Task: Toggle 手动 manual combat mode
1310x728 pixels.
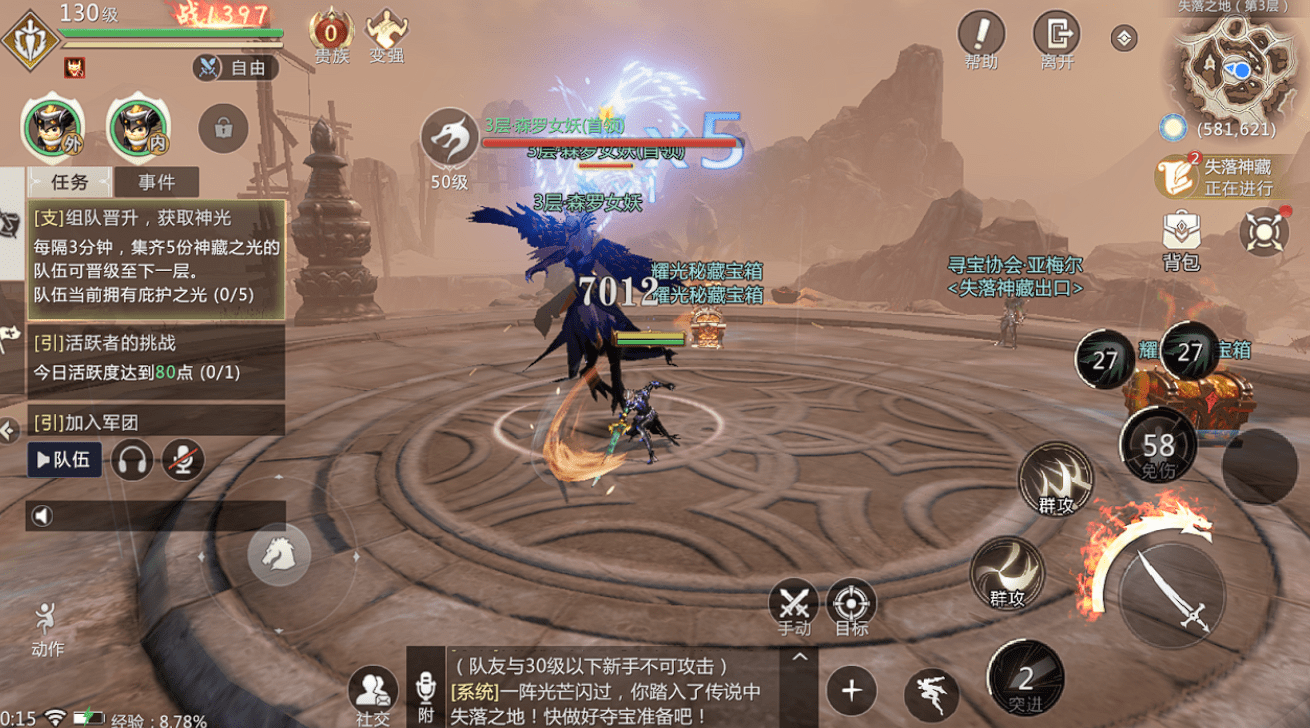Action: pyautogui.click(x=794, y=605)
